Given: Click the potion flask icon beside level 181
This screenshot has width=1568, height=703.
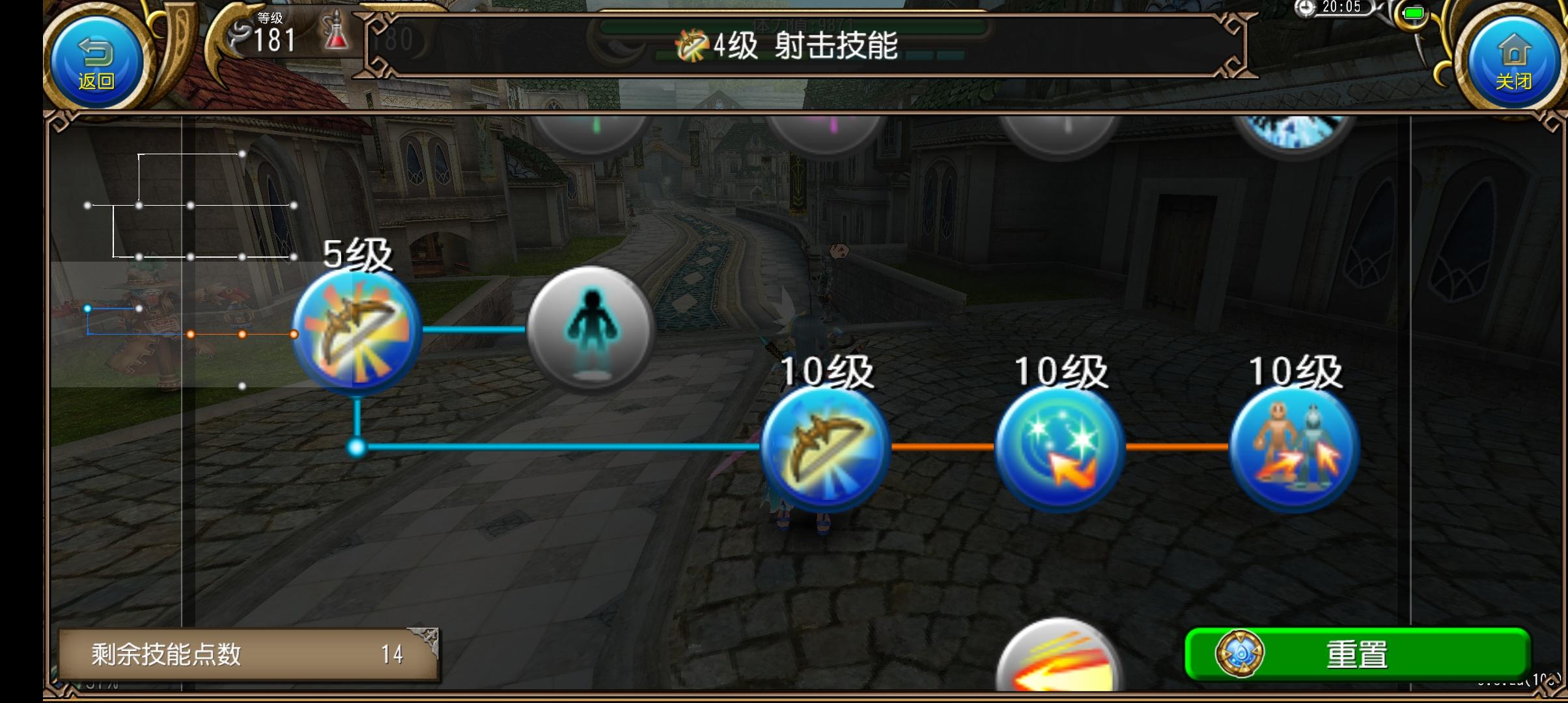Looking at the screenshot, I should pos(333,36).
